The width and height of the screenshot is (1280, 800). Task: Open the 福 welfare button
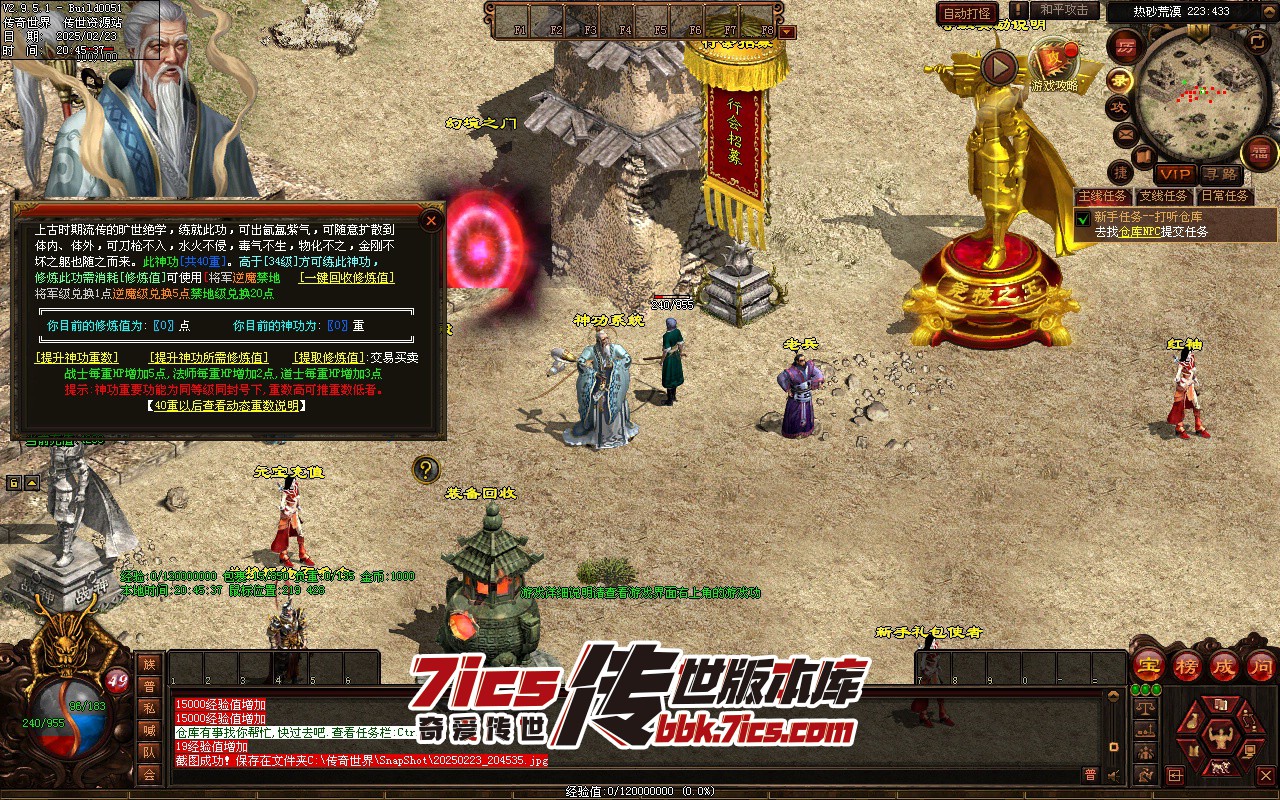pos(1260,153)
